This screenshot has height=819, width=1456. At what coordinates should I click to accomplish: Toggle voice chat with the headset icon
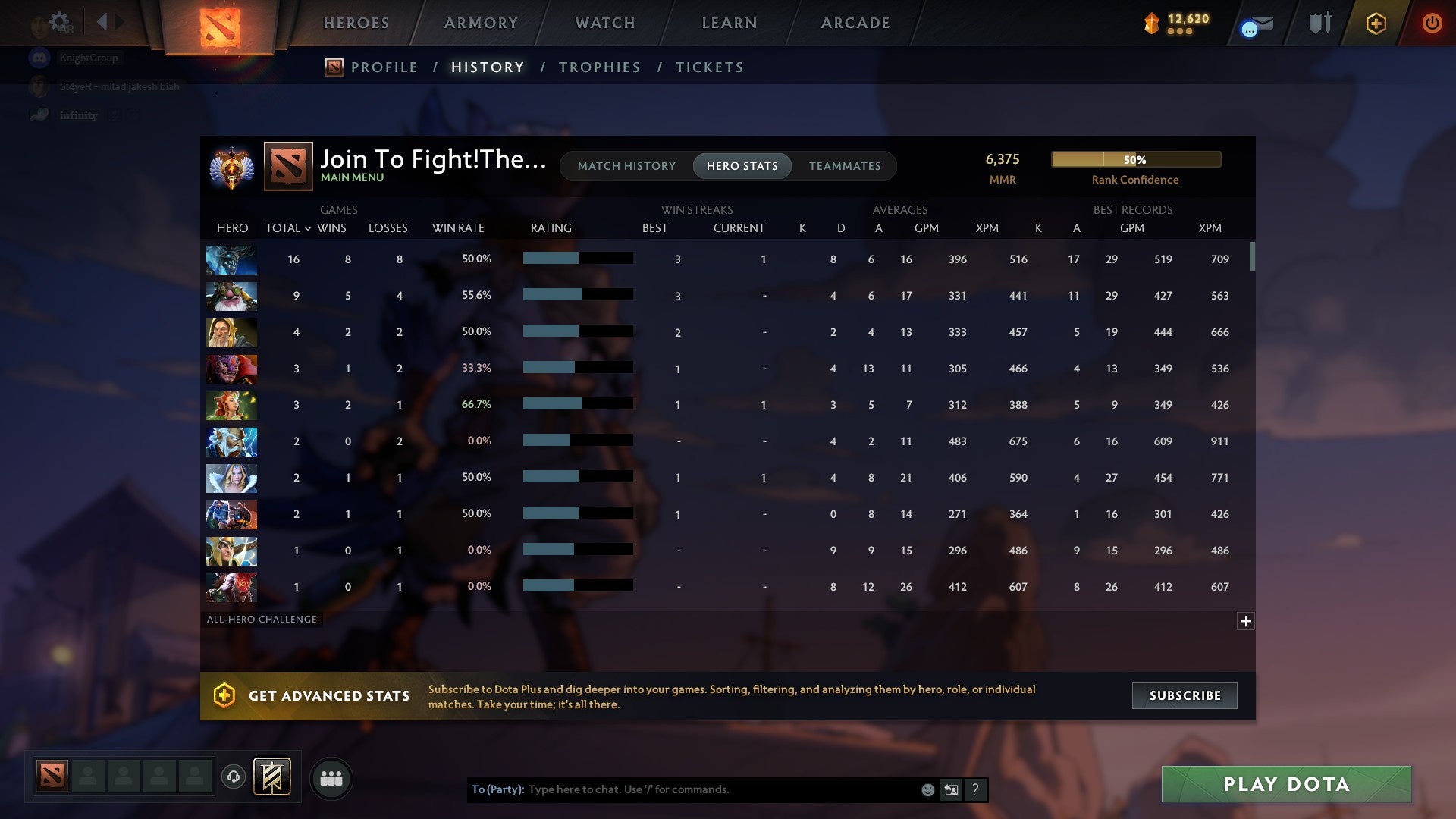(x=235, y=775)
